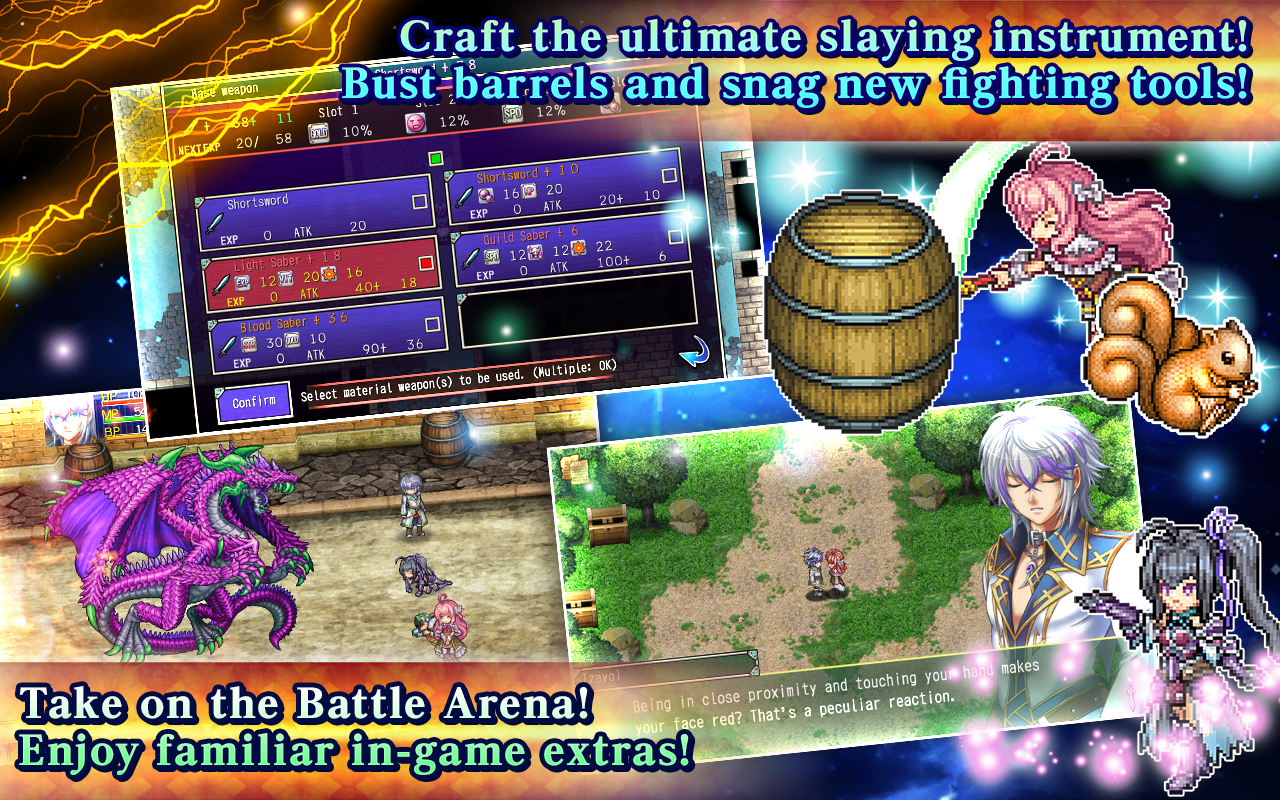Select the Slot 1 label
Screen dimensions: 1280x800
[338, 111]
